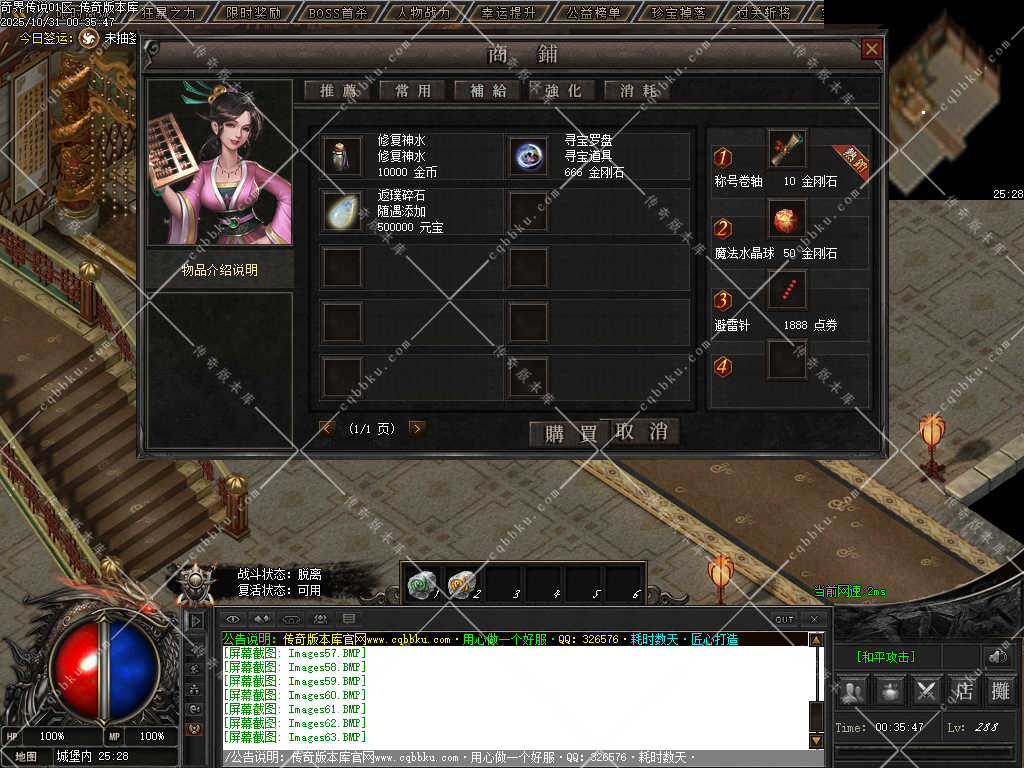This screenshot has width=1024, height=768.
Task: Open the 常用 shop category
Action: tap(413, 90)
